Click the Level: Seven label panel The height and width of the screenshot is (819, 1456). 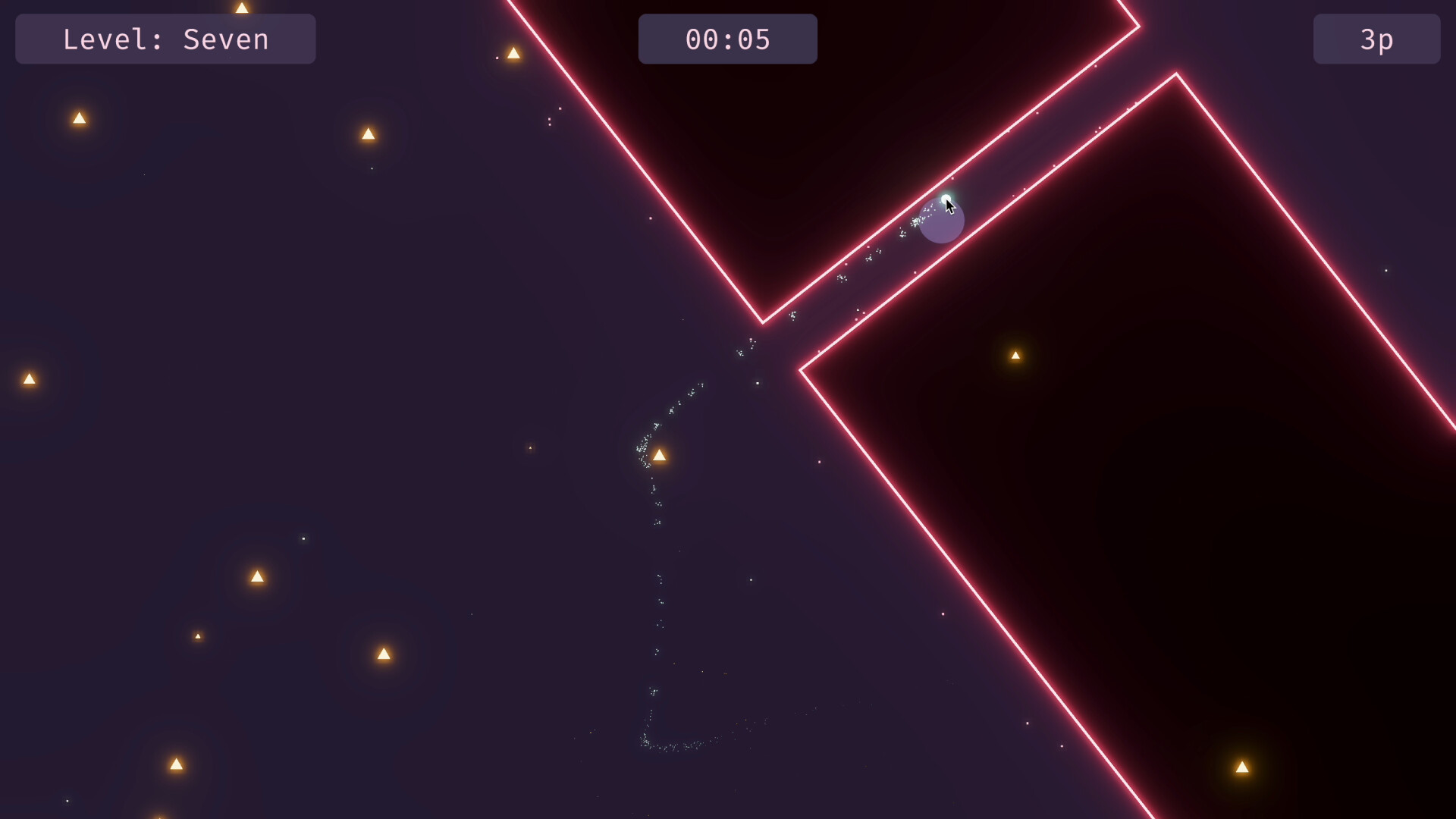(165, 39)
